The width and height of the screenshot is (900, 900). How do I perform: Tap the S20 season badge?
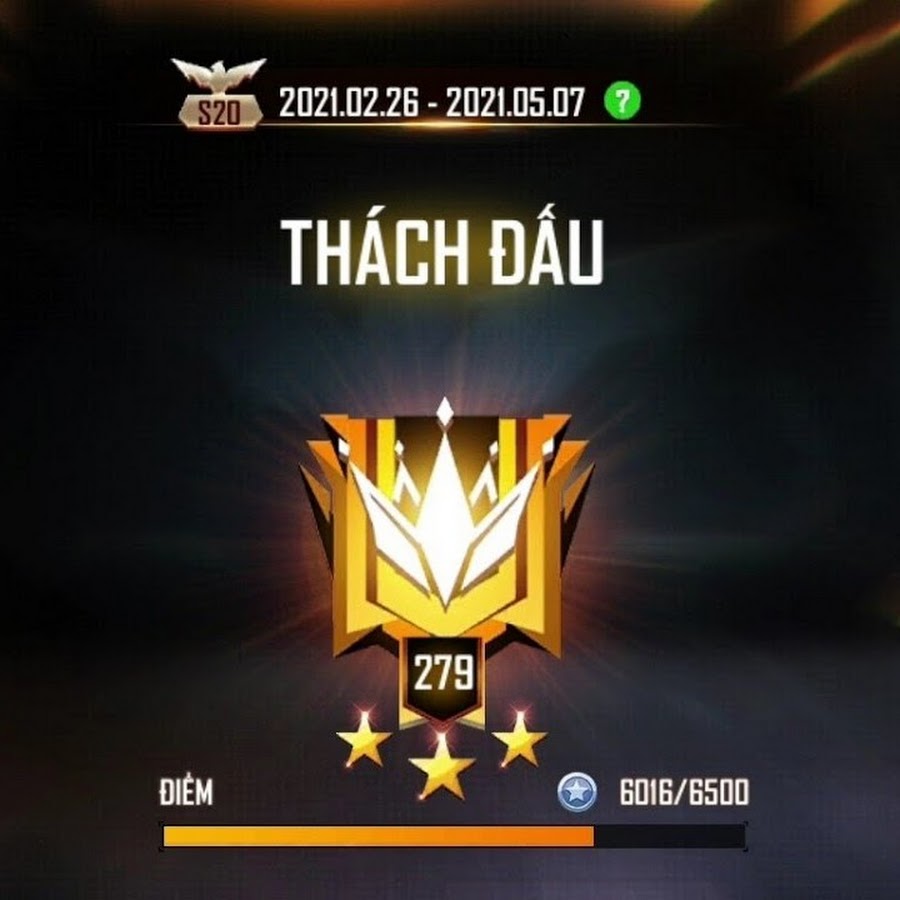click(218, 95)
